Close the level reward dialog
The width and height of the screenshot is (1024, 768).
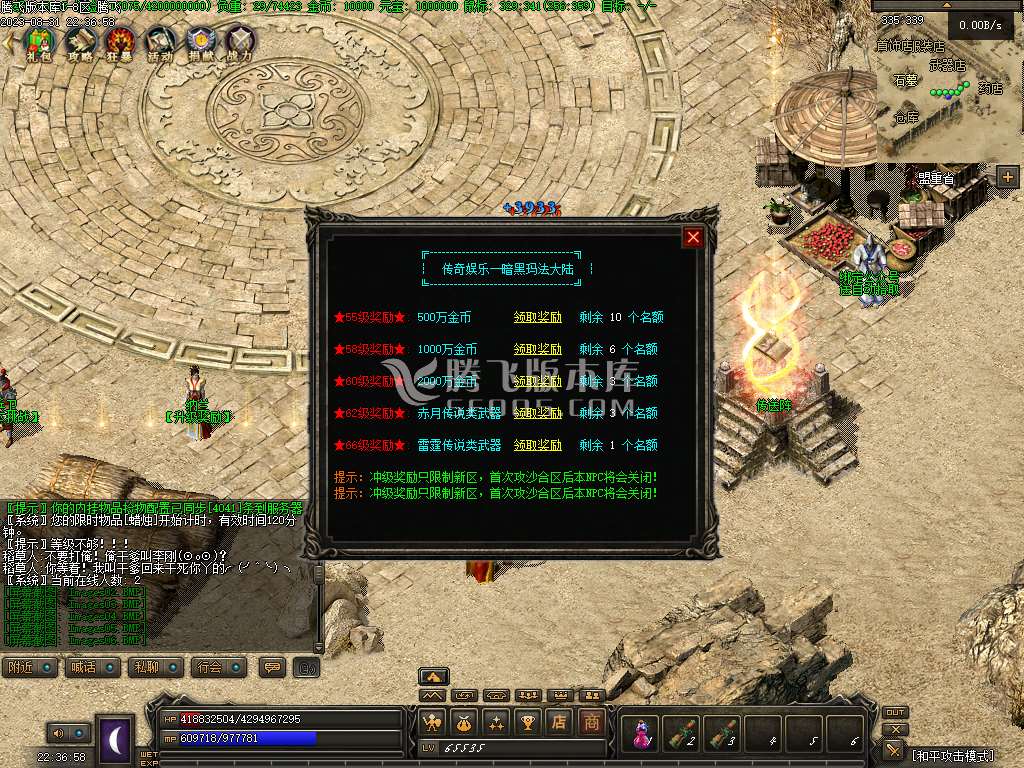pos(692,237)
